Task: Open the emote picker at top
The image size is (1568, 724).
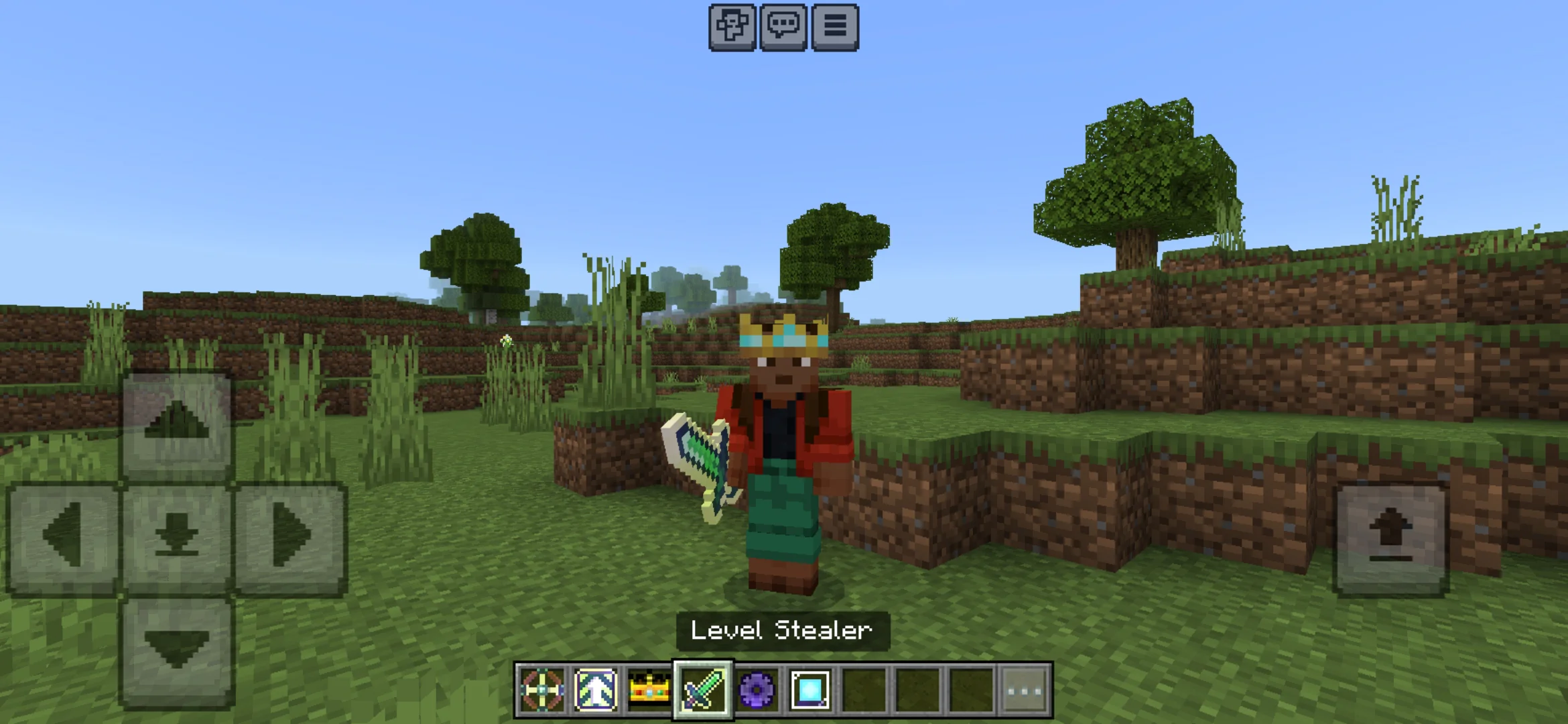Action: 731,27
